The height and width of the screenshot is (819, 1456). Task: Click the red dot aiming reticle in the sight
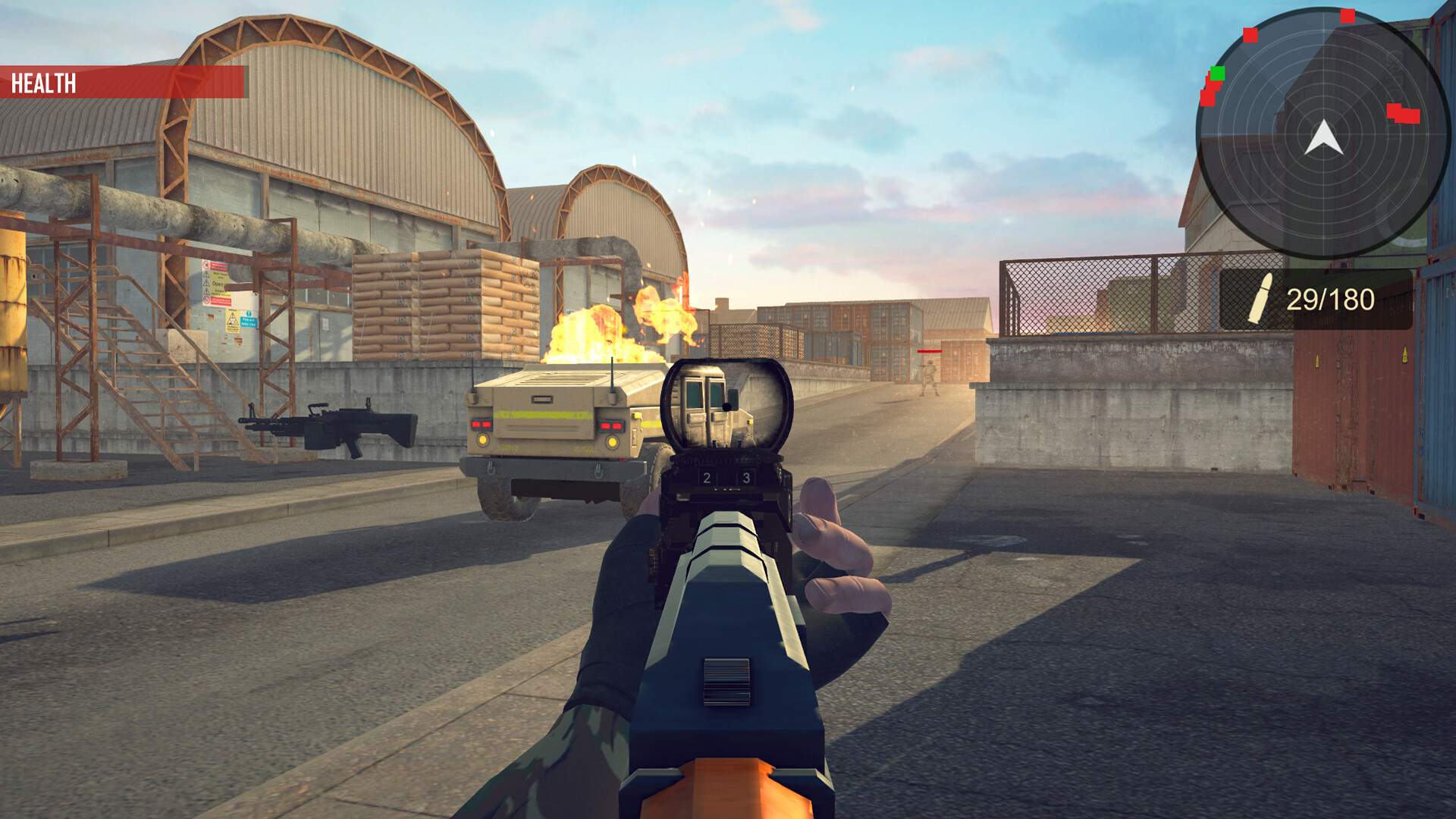point(726,406)
